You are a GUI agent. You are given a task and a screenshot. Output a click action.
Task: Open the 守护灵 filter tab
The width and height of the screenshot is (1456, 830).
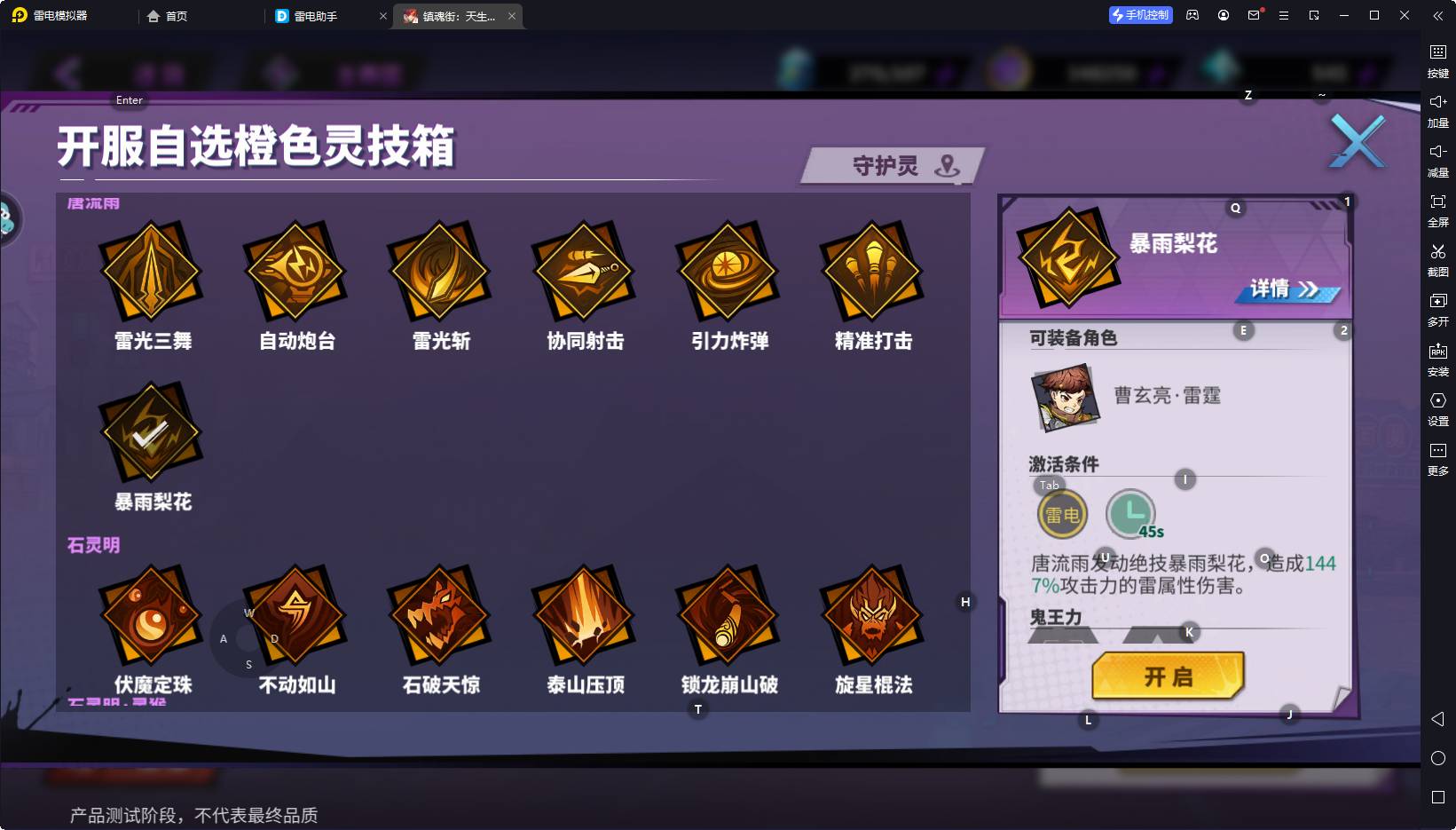tap(893, 166)
